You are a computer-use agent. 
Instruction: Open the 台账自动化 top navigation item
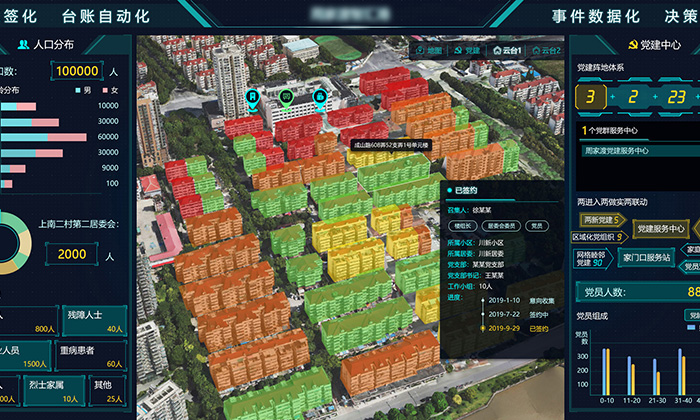(106, 16)
